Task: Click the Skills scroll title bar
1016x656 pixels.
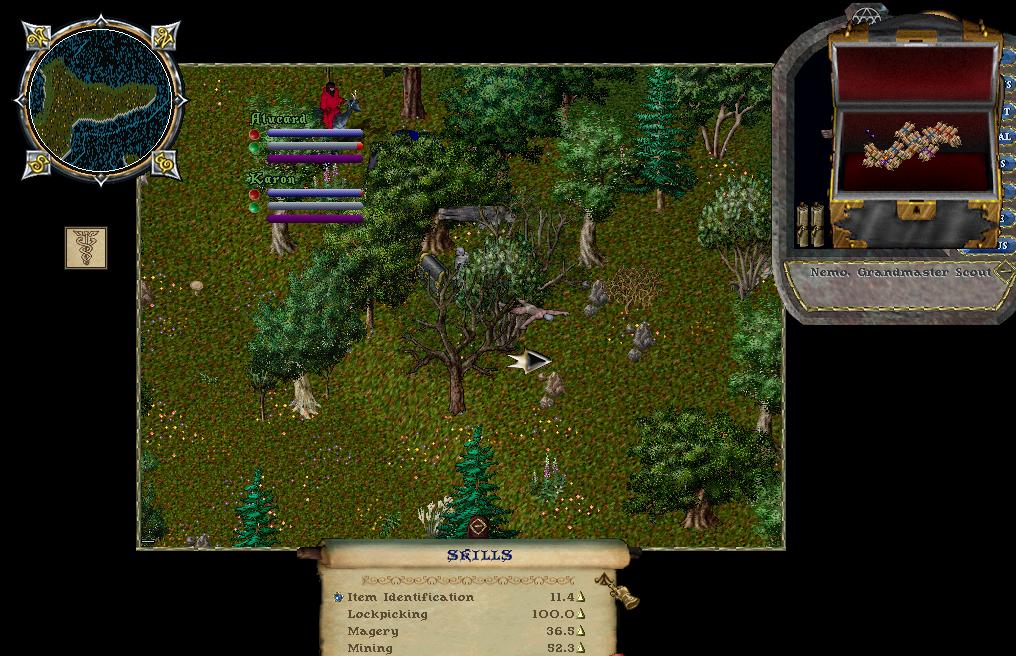Action: [479, 555]
